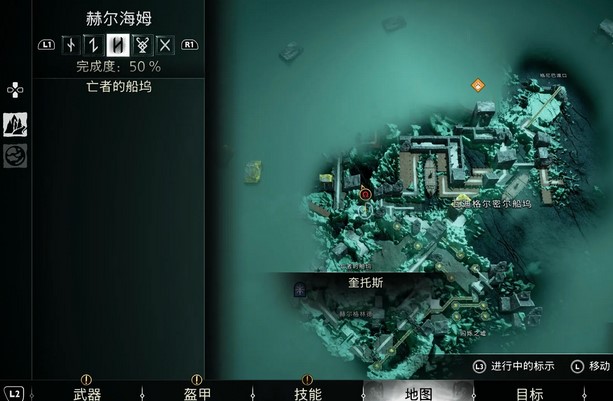Open the 目标 (Goals) tab
Screen dimensions: 613x401
coord(530,393)
